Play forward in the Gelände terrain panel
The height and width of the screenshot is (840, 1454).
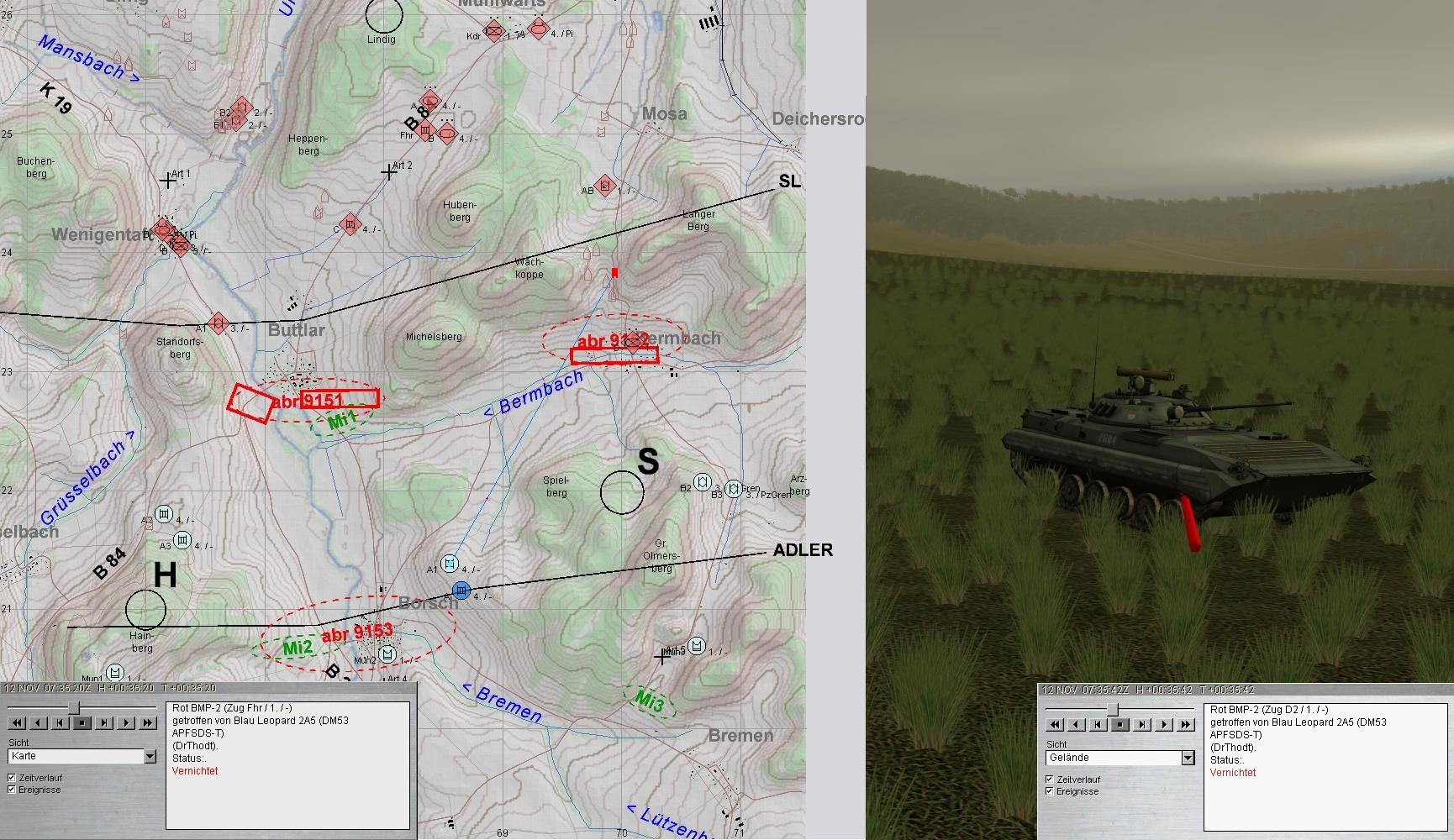pos(1163,724)
